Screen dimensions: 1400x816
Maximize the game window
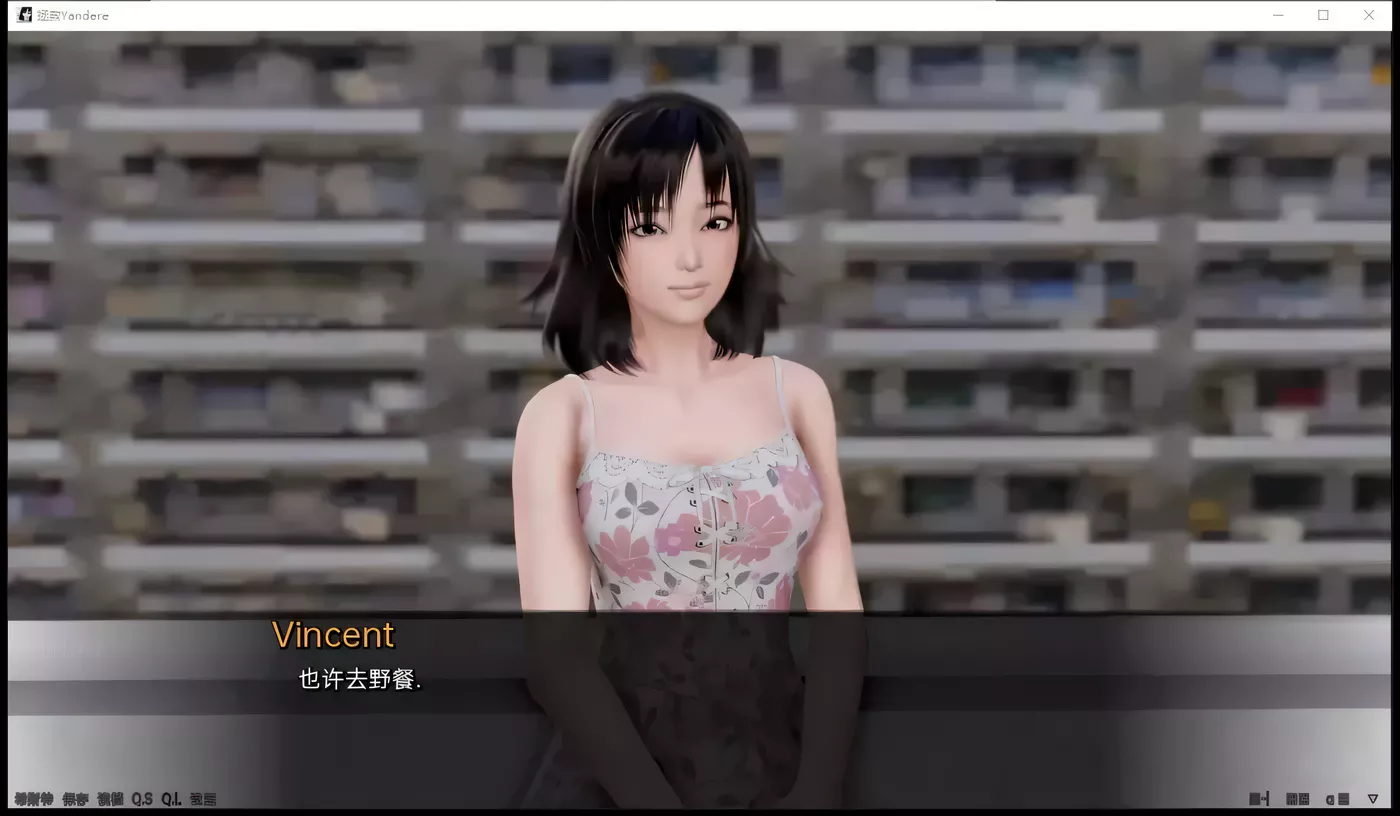(1322, 15)
